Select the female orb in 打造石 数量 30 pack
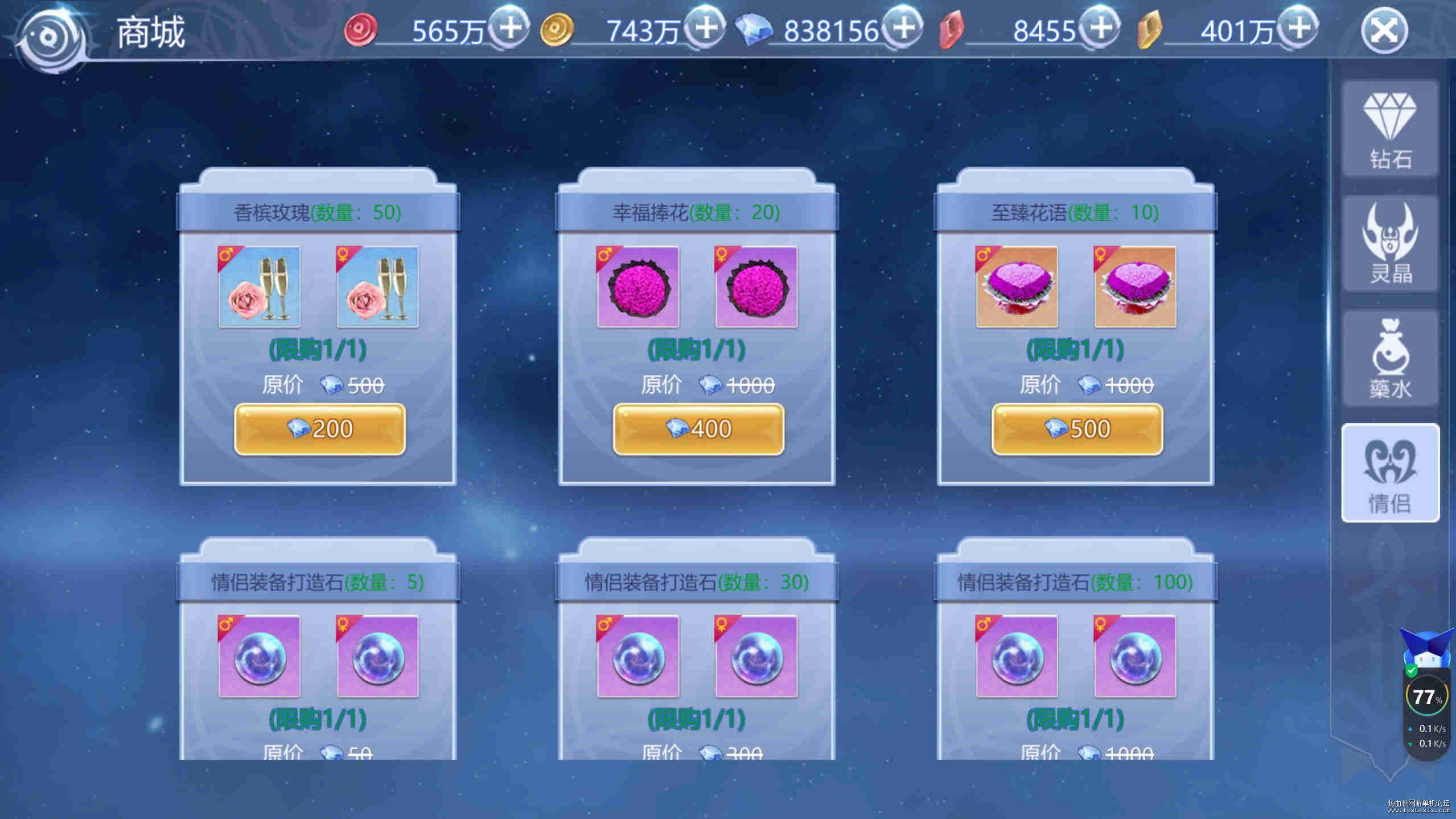 coord(756,656)
